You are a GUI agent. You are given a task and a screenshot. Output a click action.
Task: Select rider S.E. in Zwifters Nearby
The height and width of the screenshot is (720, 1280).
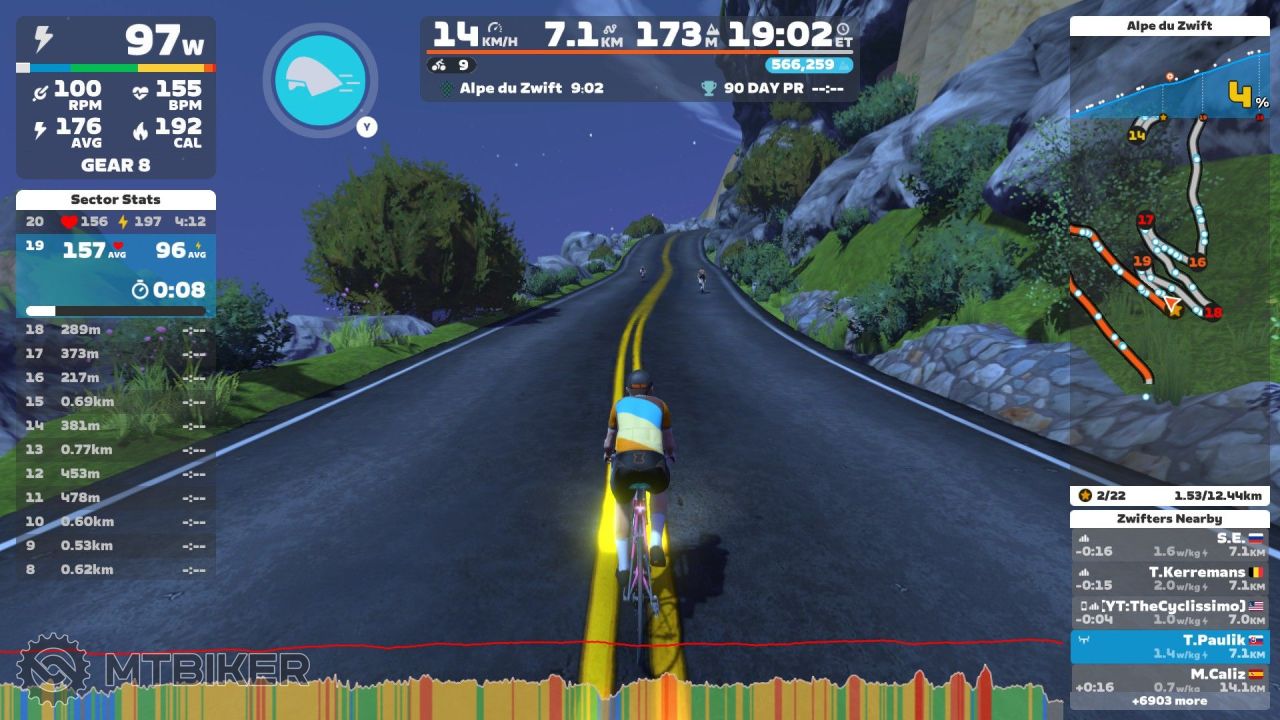[1169, 544]
